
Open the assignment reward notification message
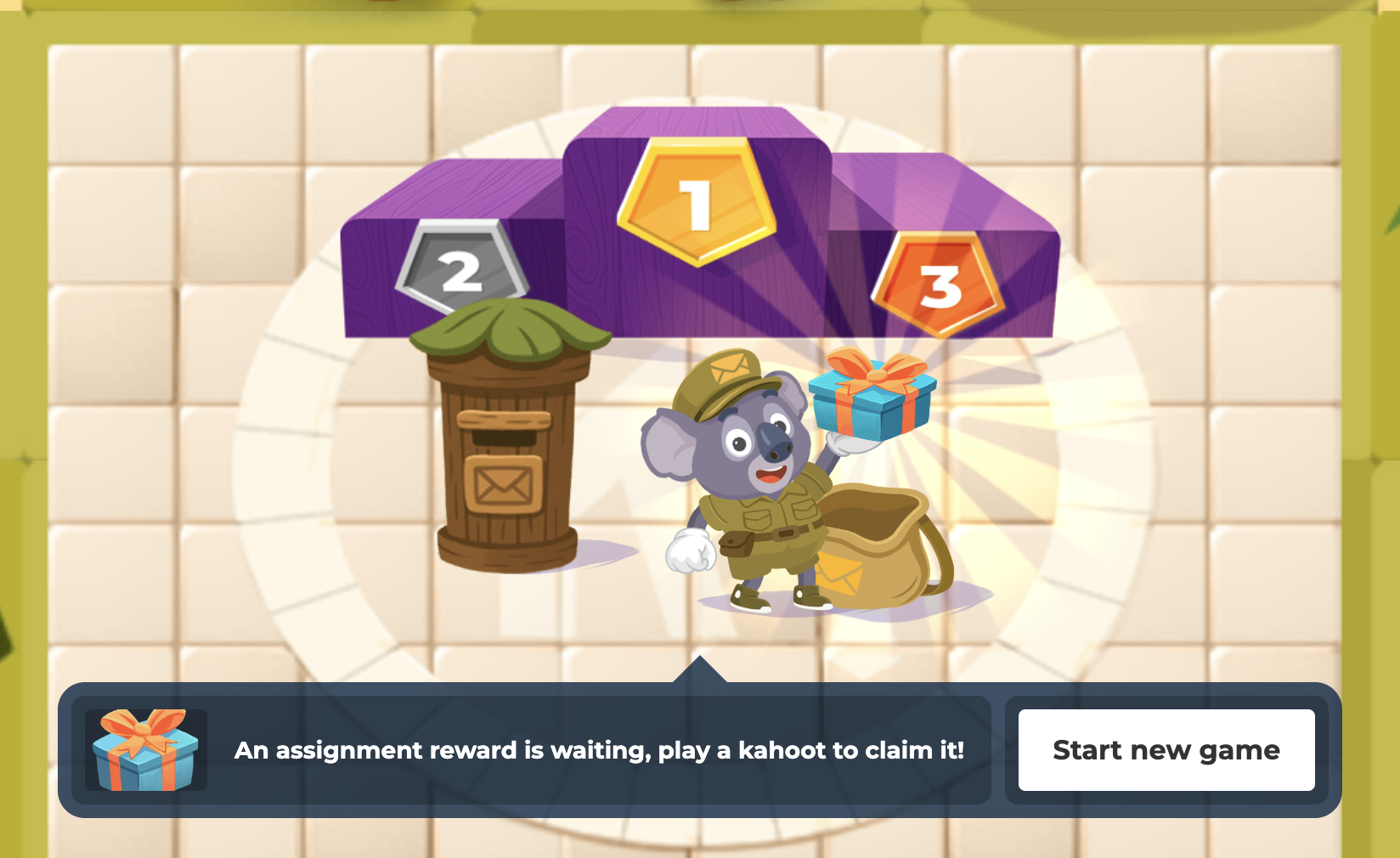tap(600, 750)
